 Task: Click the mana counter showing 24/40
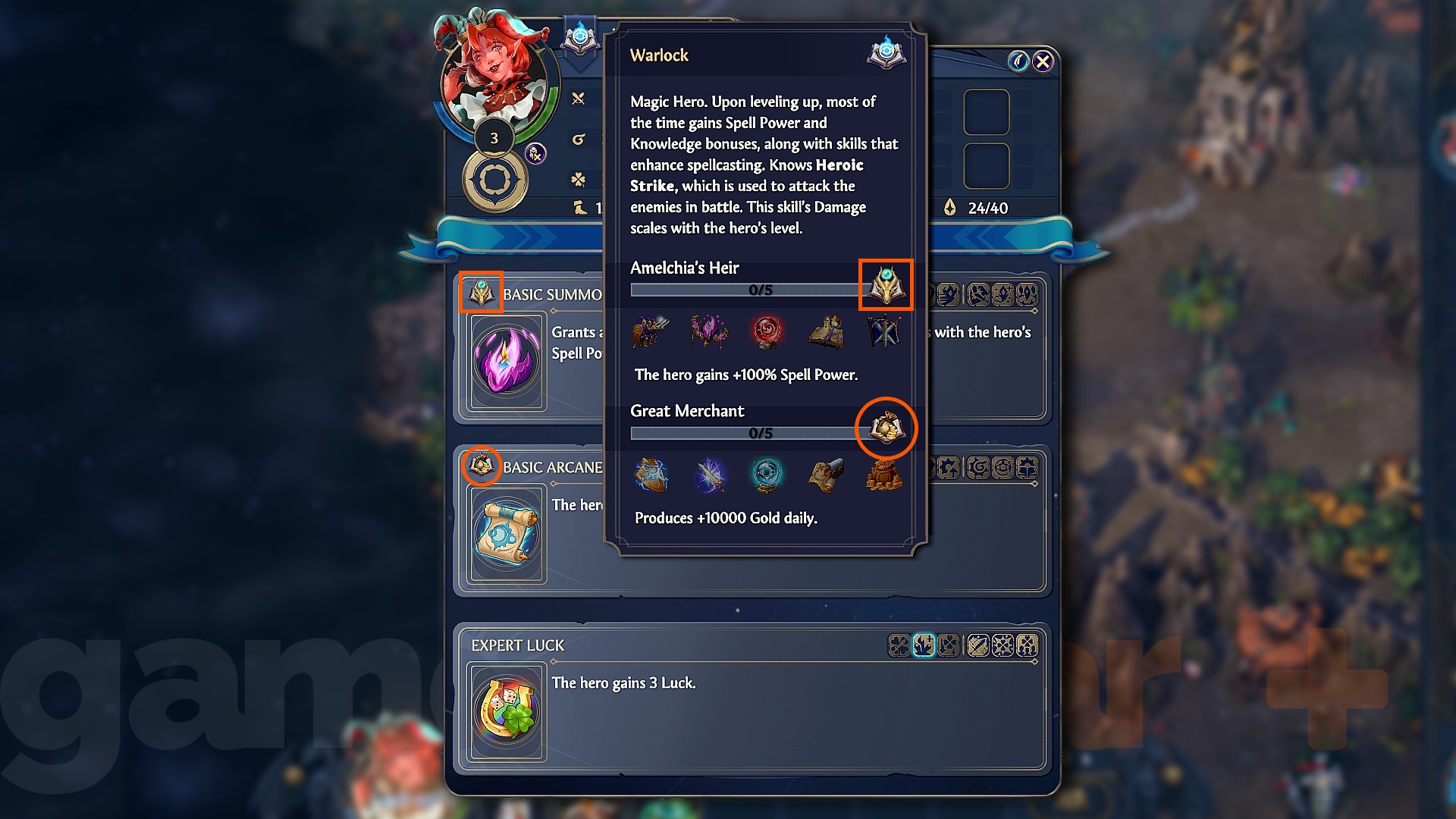[986, 207]
